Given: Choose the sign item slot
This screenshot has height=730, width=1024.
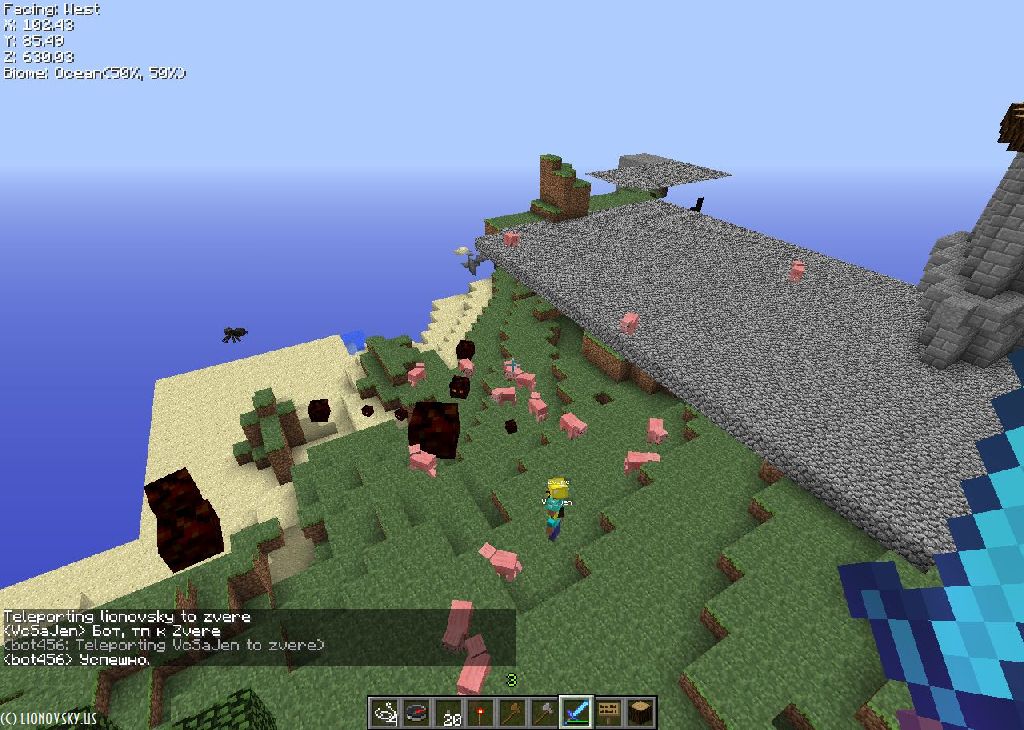Looking at the screenshot, I should pos(608,712).
